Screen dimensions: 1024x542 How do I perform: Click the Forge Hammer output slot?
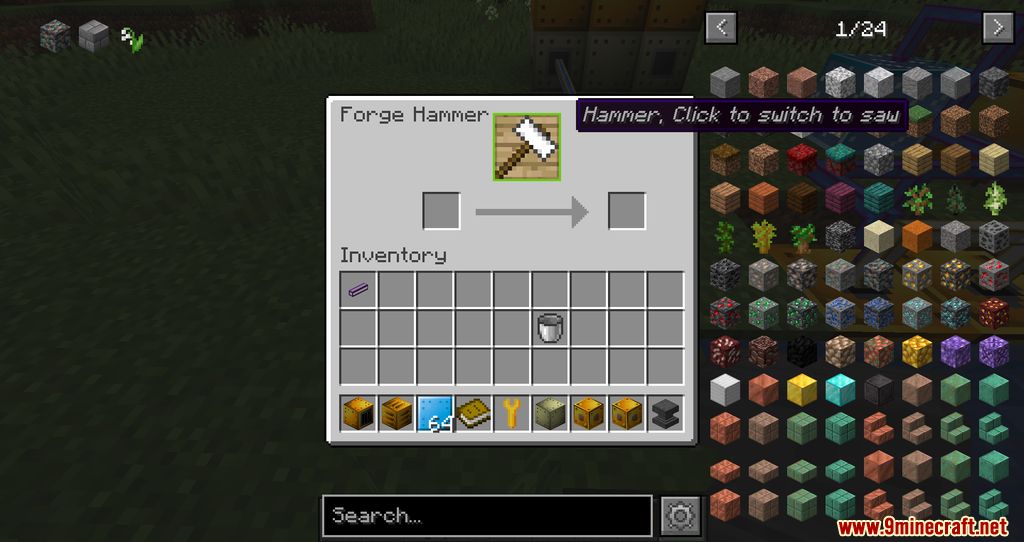pyautogui.click(x=627, y=211)
